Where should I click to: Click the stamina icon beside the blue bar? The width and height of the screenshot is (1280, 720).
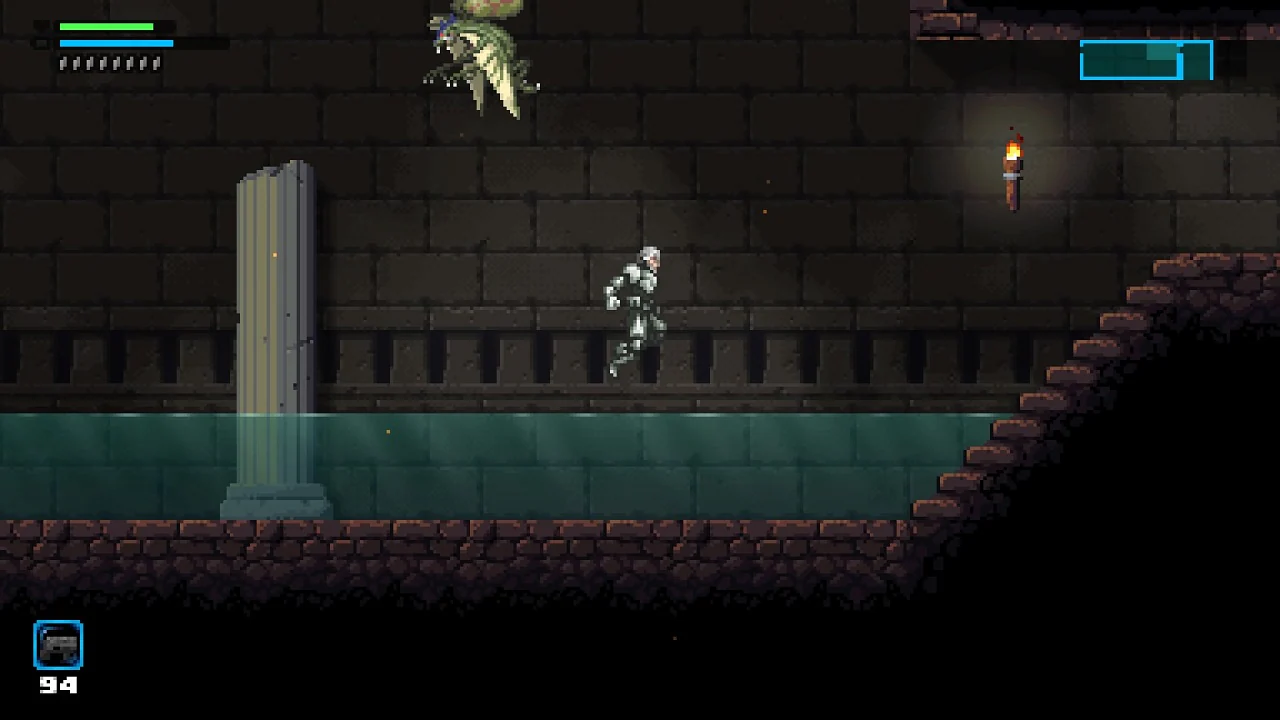43,43
